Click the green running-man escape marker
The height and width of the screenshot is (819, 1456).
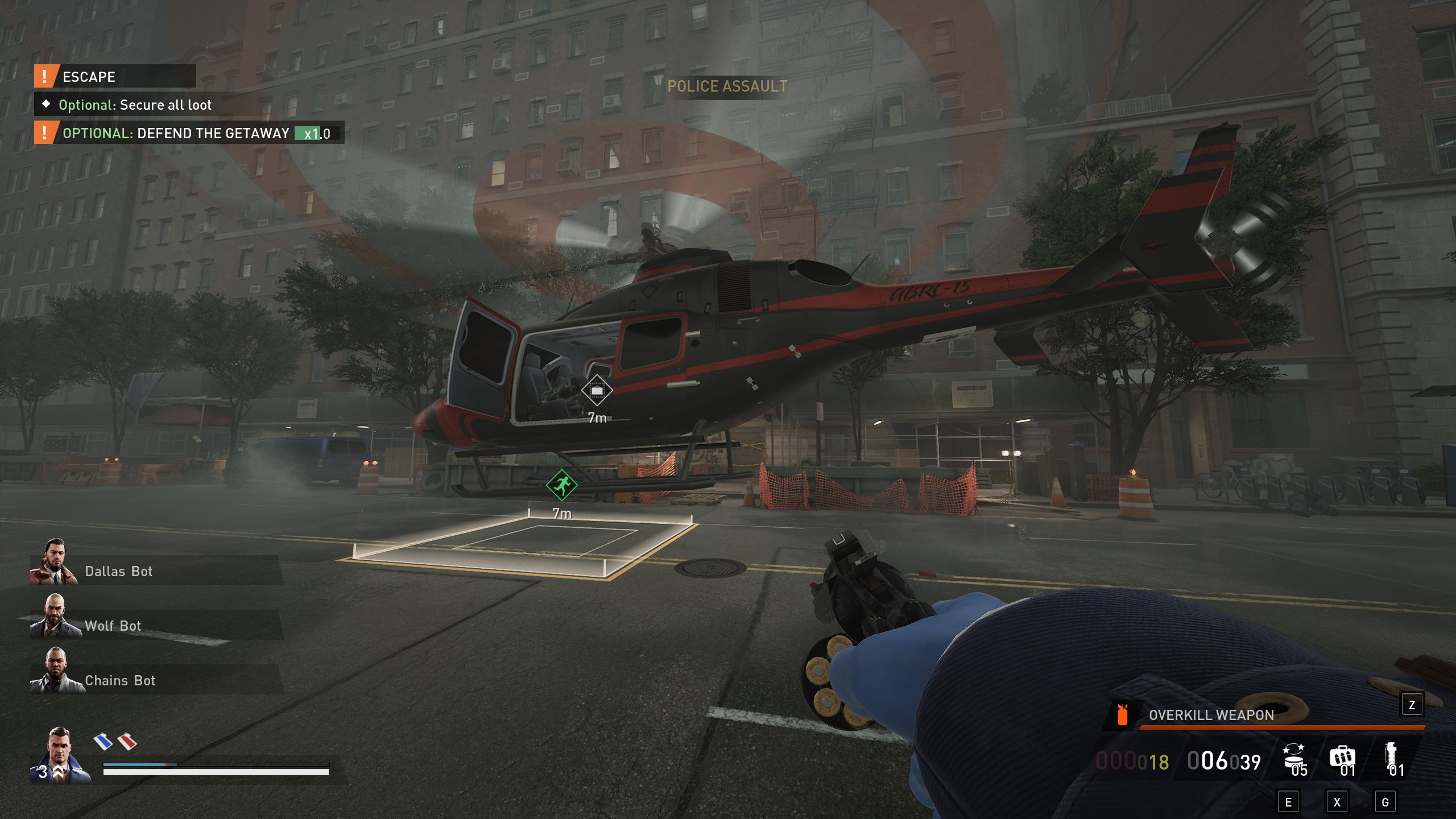(561, 485)
